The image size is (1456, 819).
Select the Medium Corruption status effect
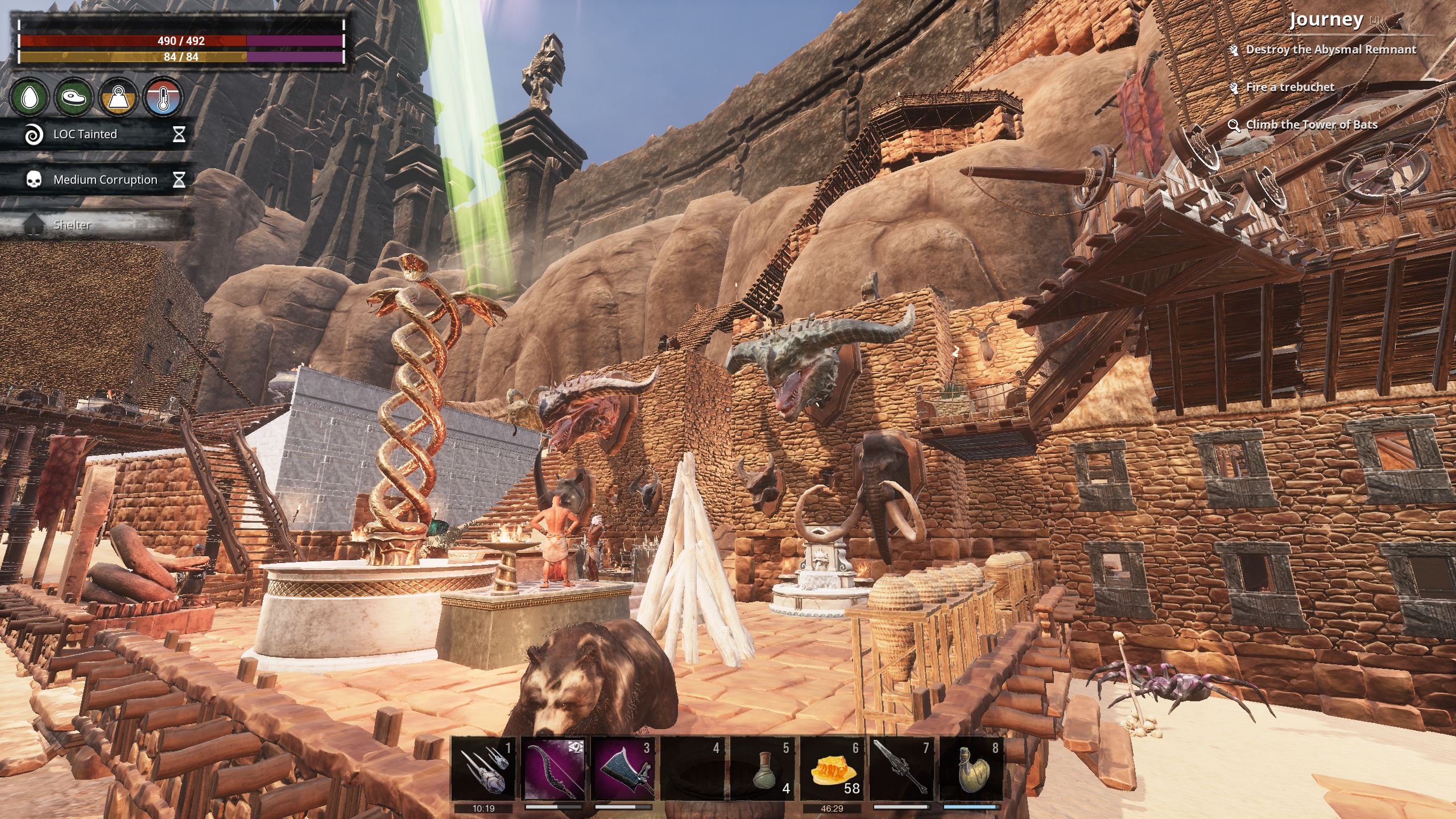point(105,180)
